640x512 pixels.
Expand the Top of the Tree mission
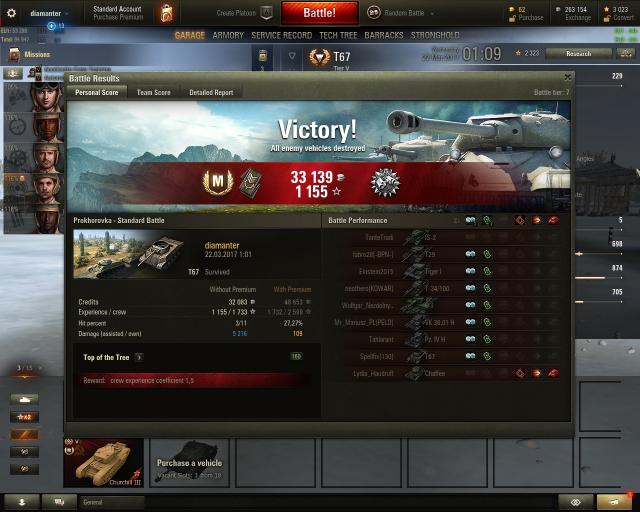point(139,356)
